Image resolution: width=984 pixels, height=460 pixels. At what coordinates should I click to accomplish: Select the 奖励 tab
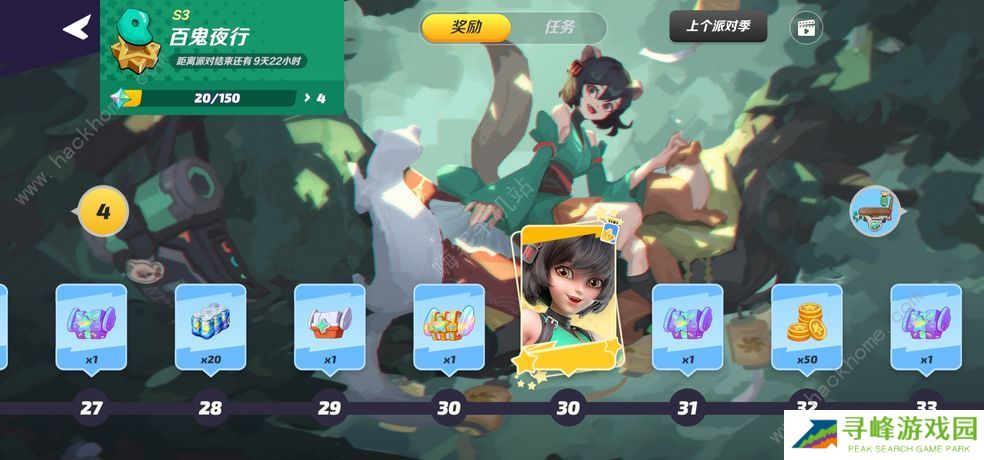(x=466, y=28)
